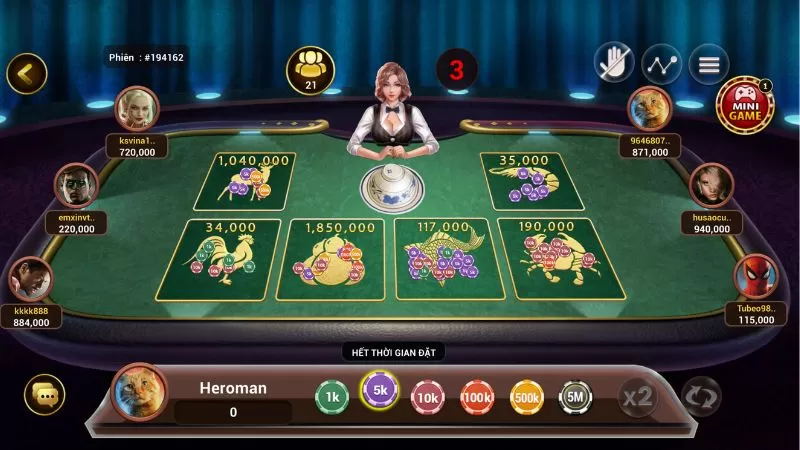The image size is (800, 450).
Task: Repeat the bet with circular arrows button
Action: click(700, 397)
